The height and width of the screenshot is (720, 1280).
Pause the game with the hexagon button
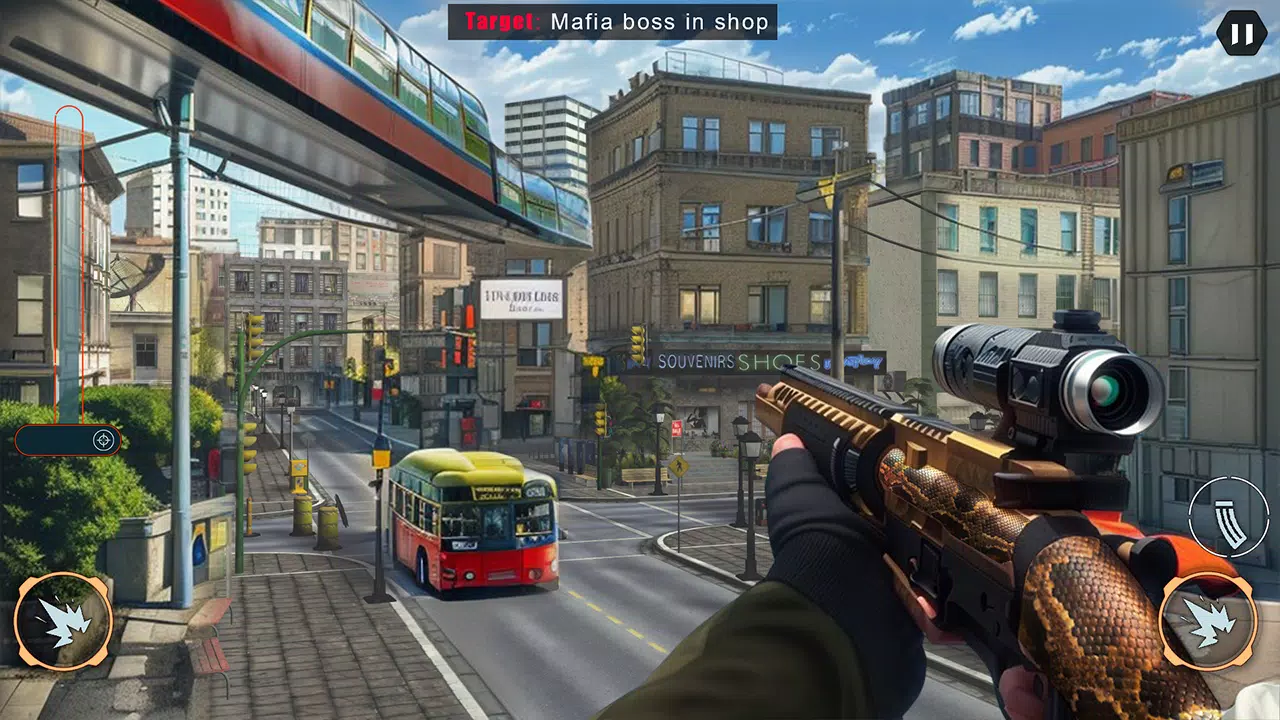click(x=1241, y=34)
